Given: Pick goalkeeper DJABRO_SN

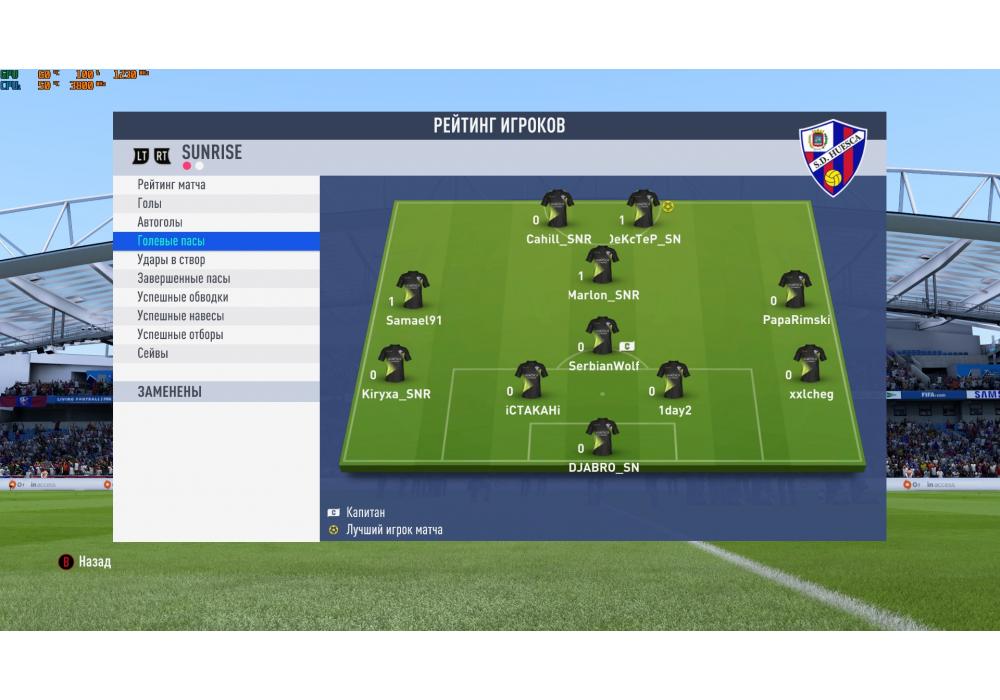Looking at the screenshot, I should coord(602,438).
